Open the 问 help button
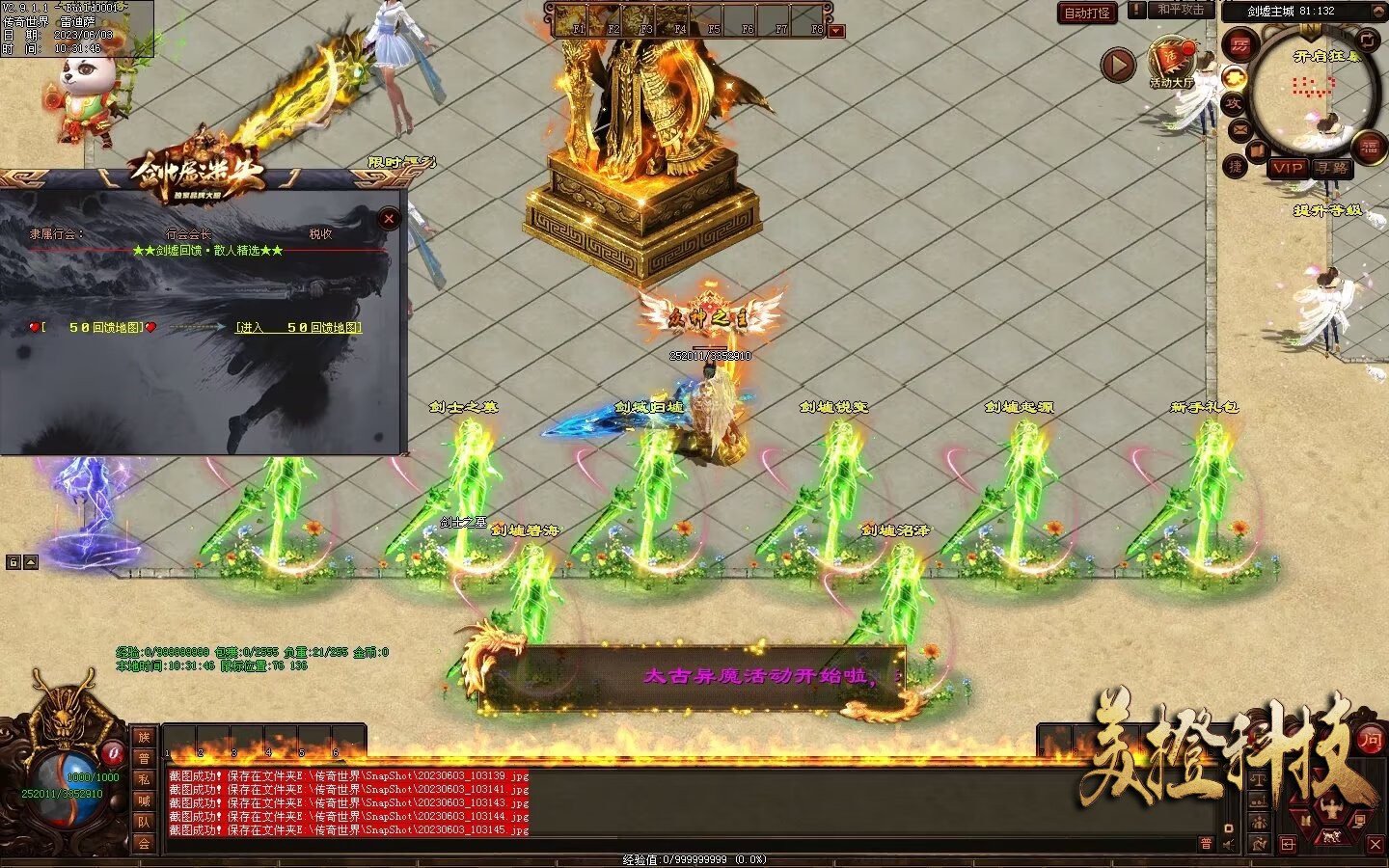 pyautogui.click(x=1370, y=740)
